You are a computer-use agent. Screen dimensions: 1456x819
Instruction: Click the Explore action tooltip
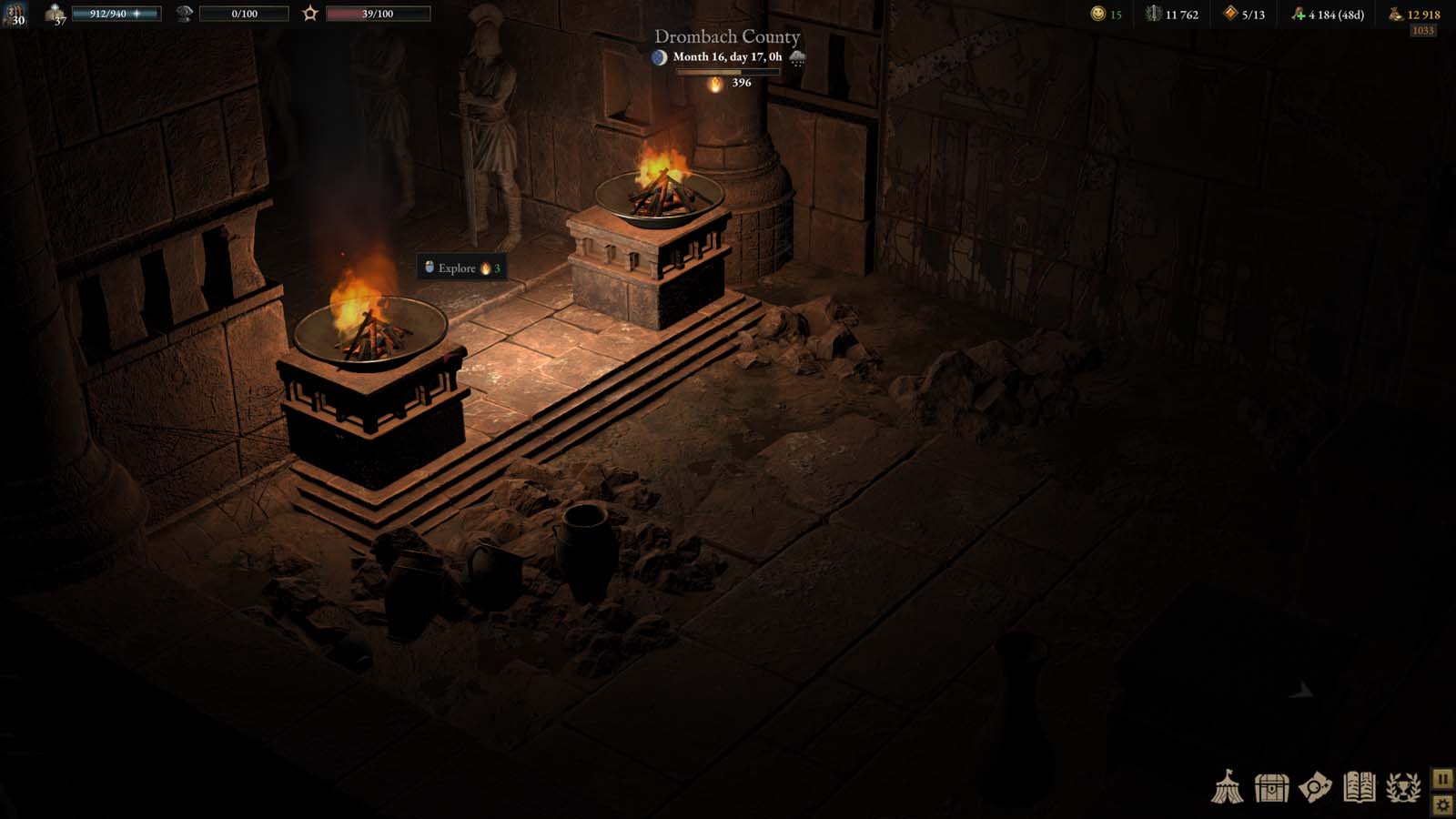point(460,268)
